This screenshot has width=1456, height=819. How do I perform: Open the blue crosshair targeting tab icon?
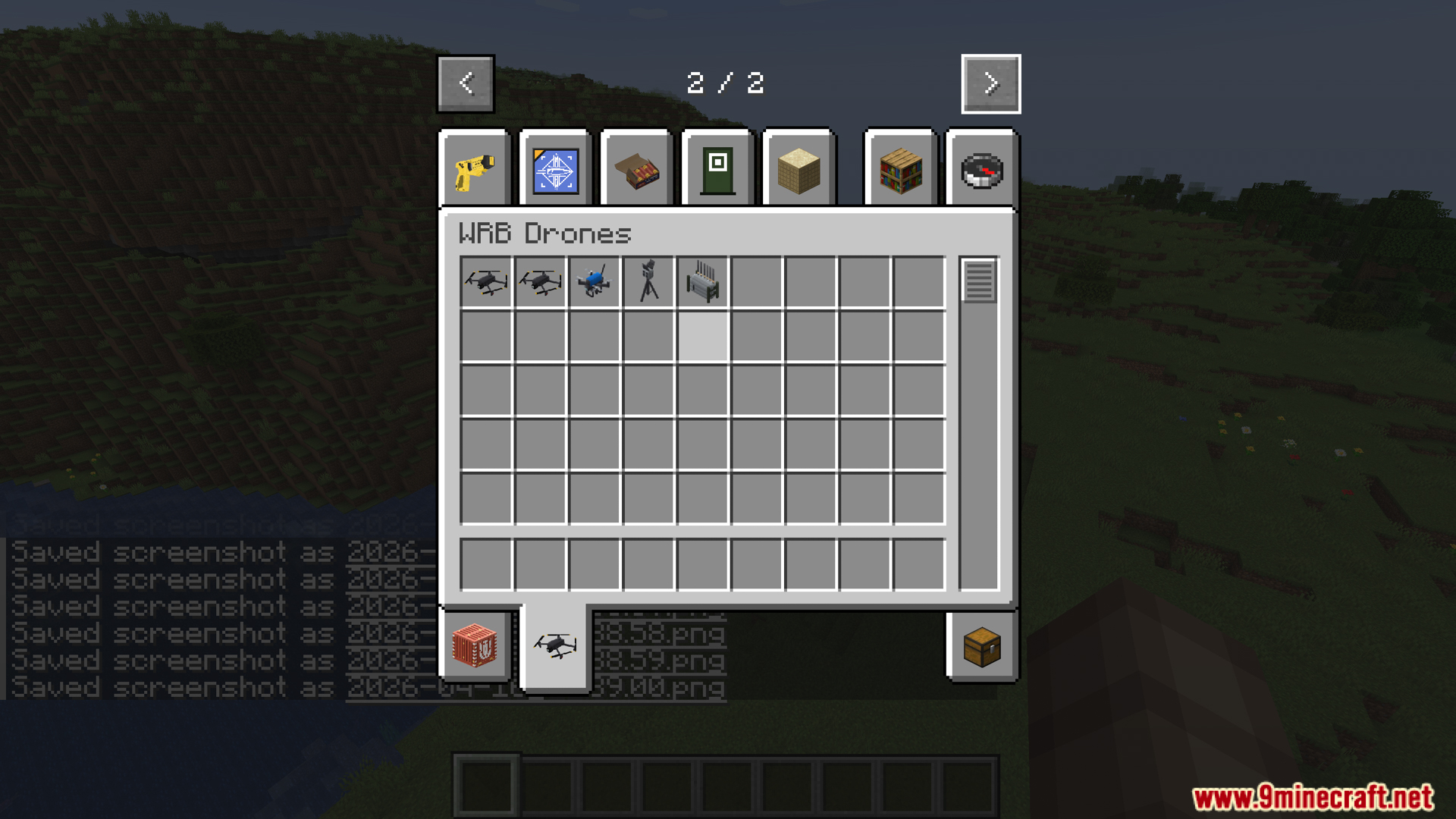click(x=556, y=168)
